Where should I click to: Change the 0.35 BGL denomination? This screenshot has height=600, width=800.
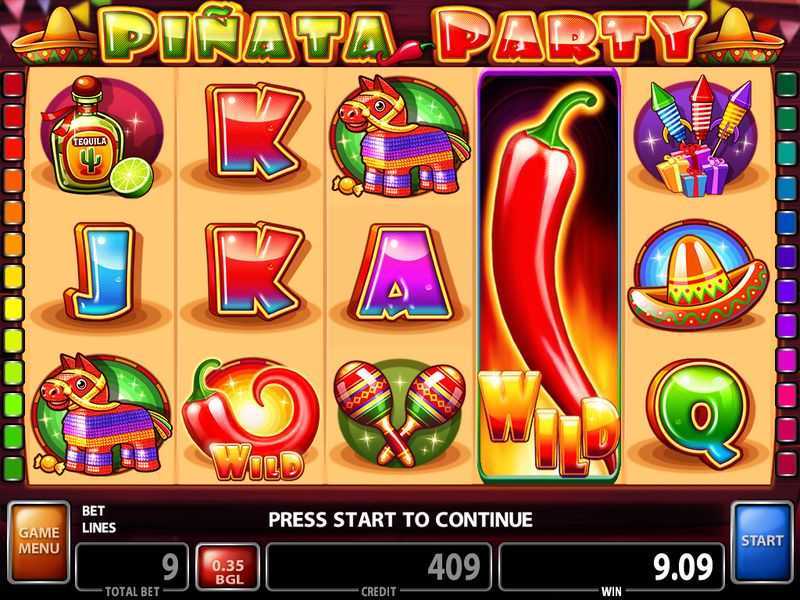[x=228, y=567]
